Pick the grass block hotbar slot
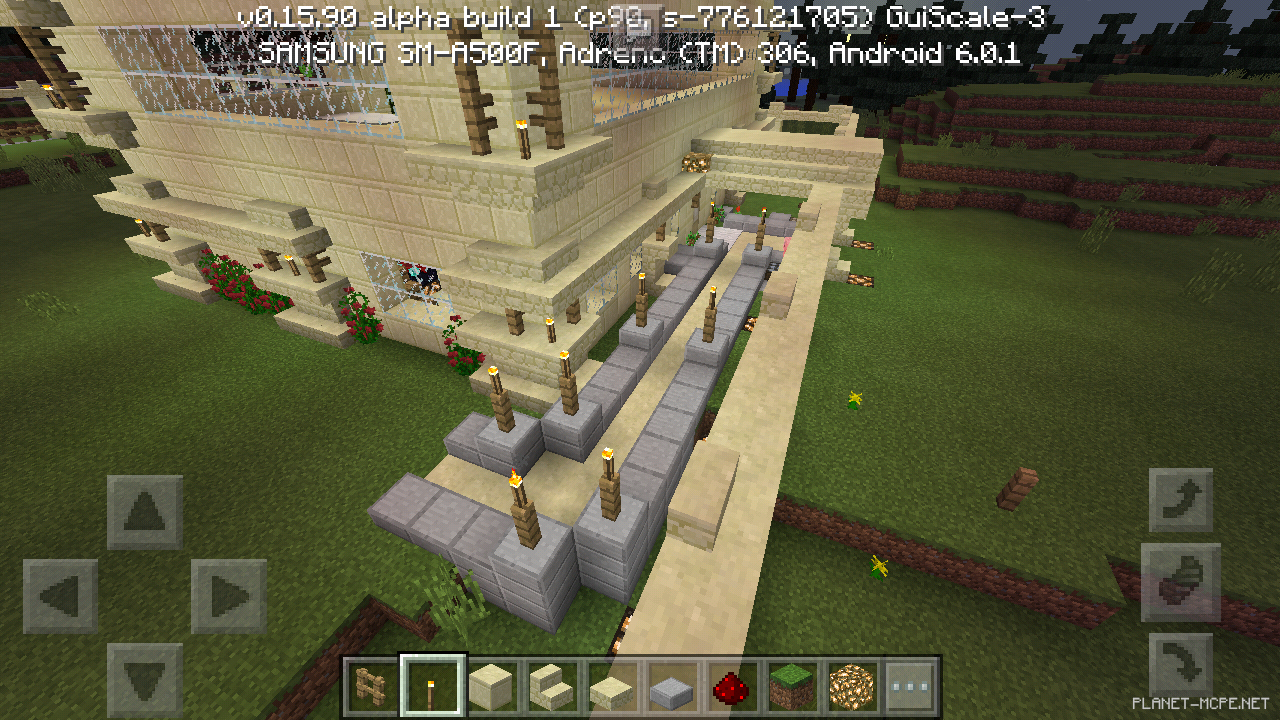 pos(792,686)
